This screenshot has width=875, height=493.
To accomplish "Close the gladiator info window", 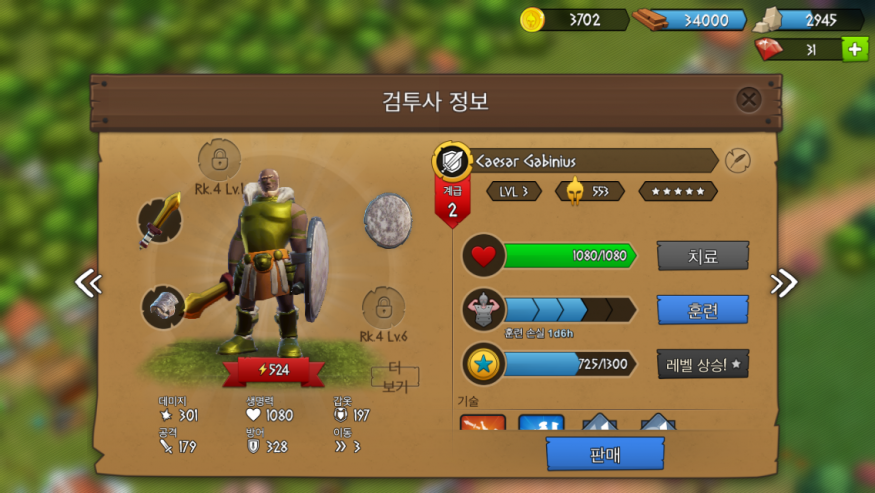I will pyautogui.click(x=749, y=99).
